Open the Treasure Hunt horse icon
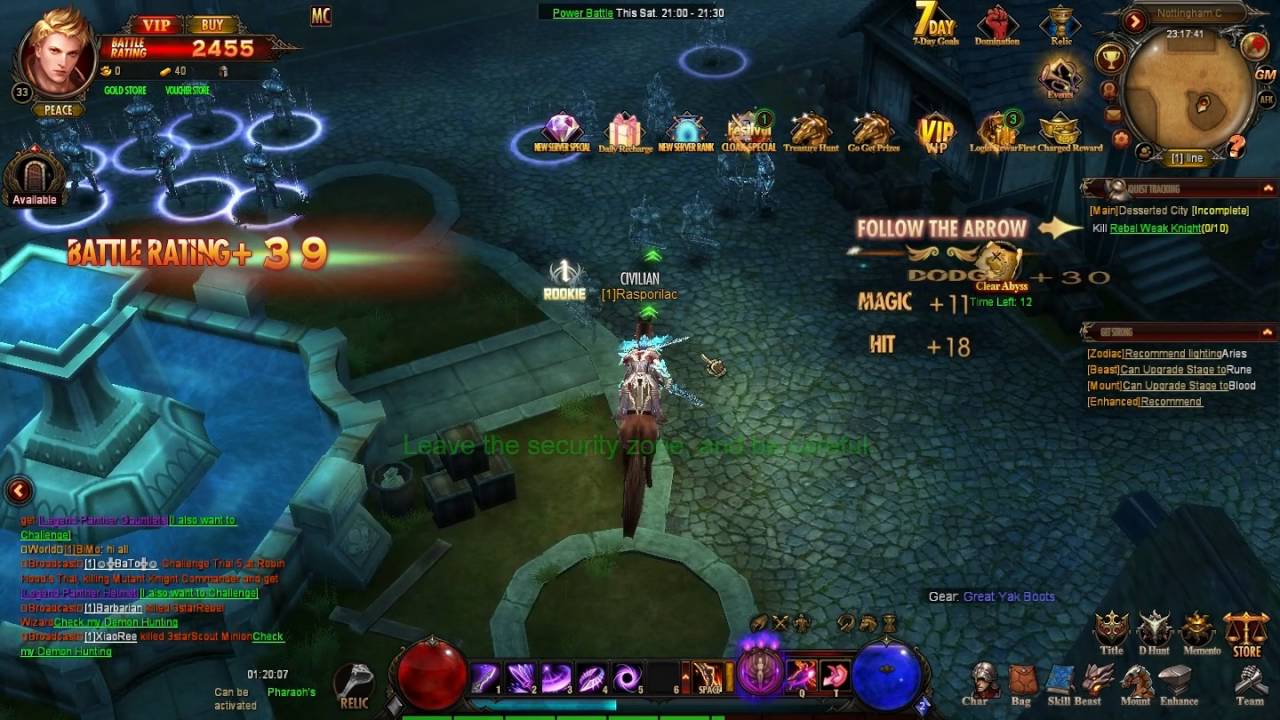1280x720 pixels. tap(810, 131)
